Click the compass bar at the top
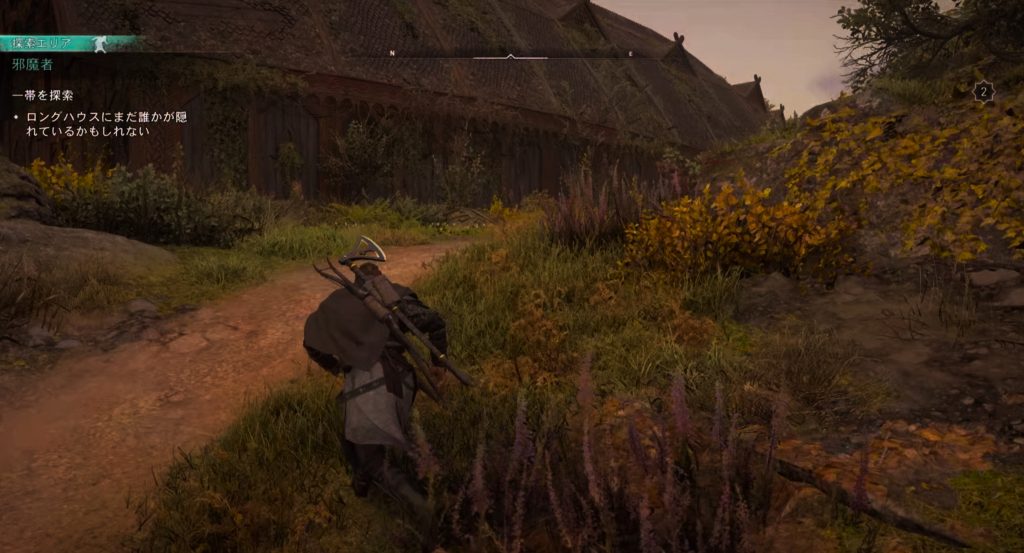This screenshot has width=1024, height=553. coord(511,55)
